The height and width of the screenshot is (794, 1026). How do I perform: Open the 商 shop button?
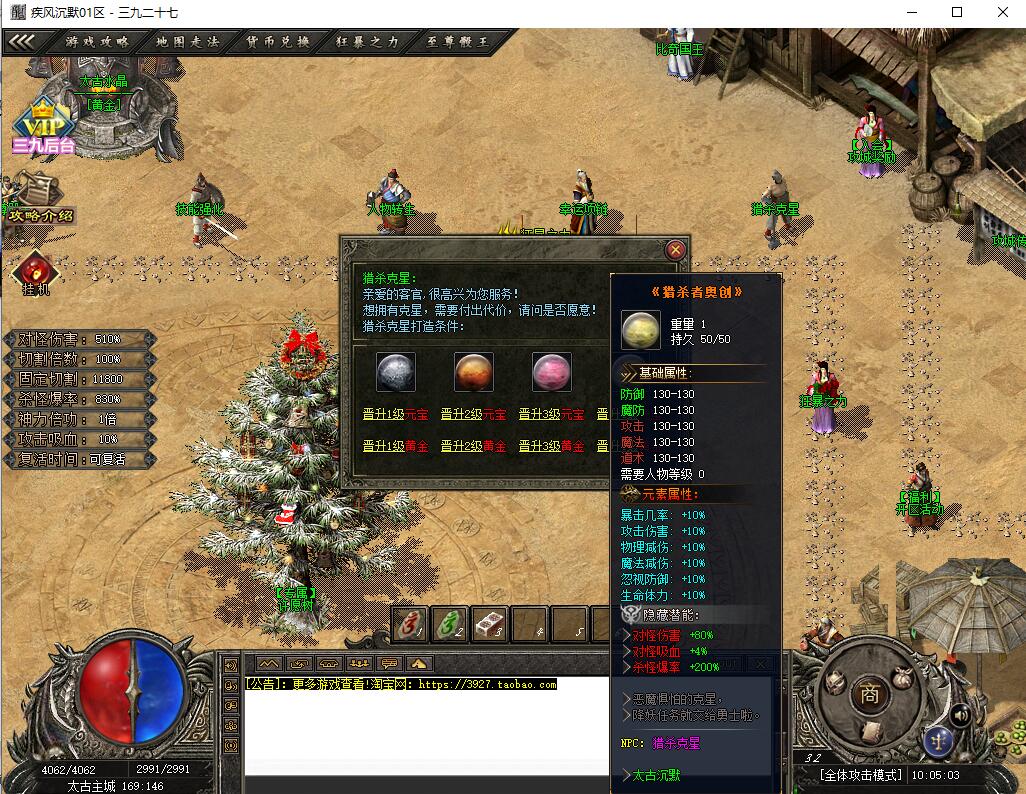point(868,694)
